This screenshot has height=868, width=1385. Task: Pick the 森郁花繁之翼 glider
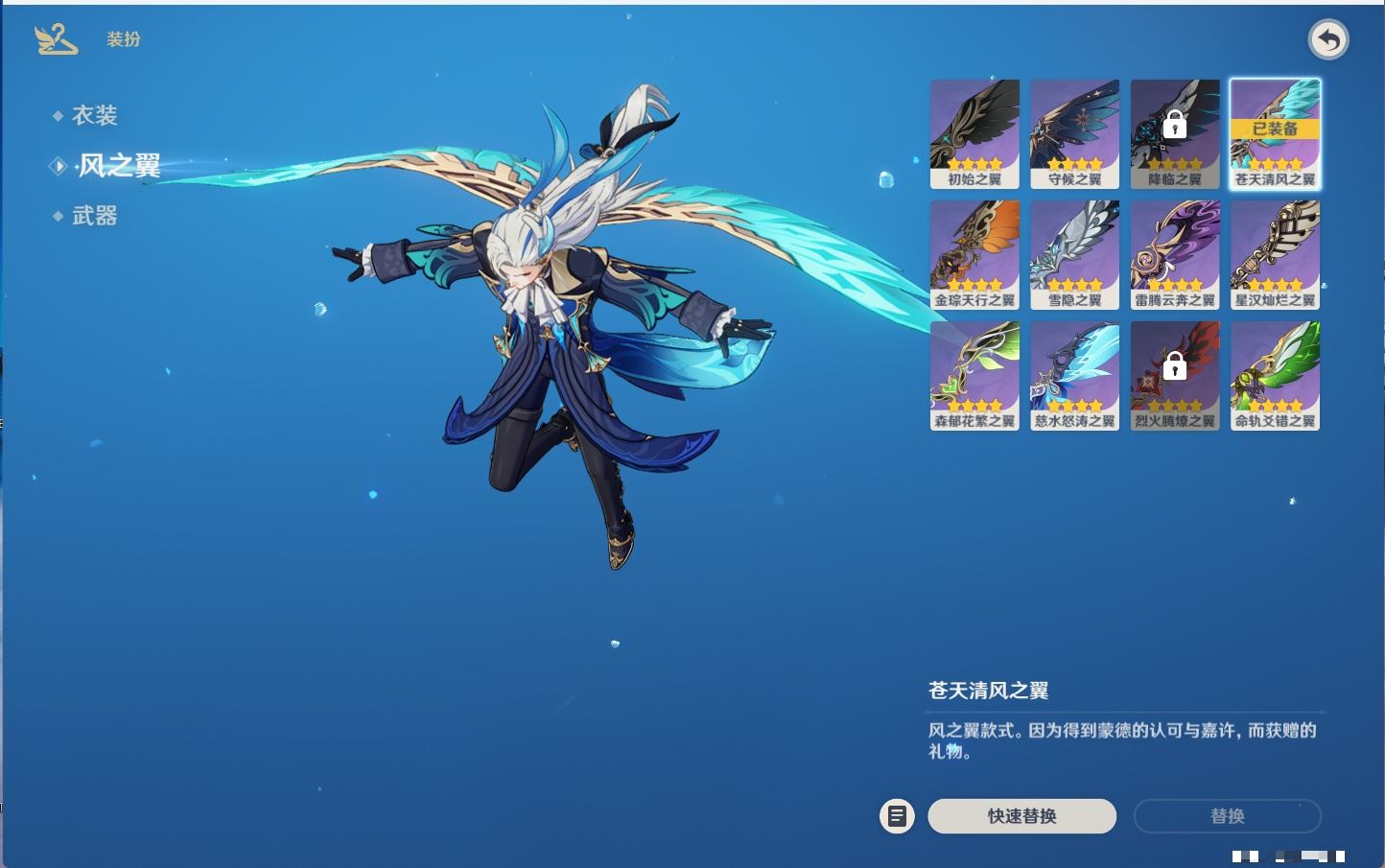[974, 375]
